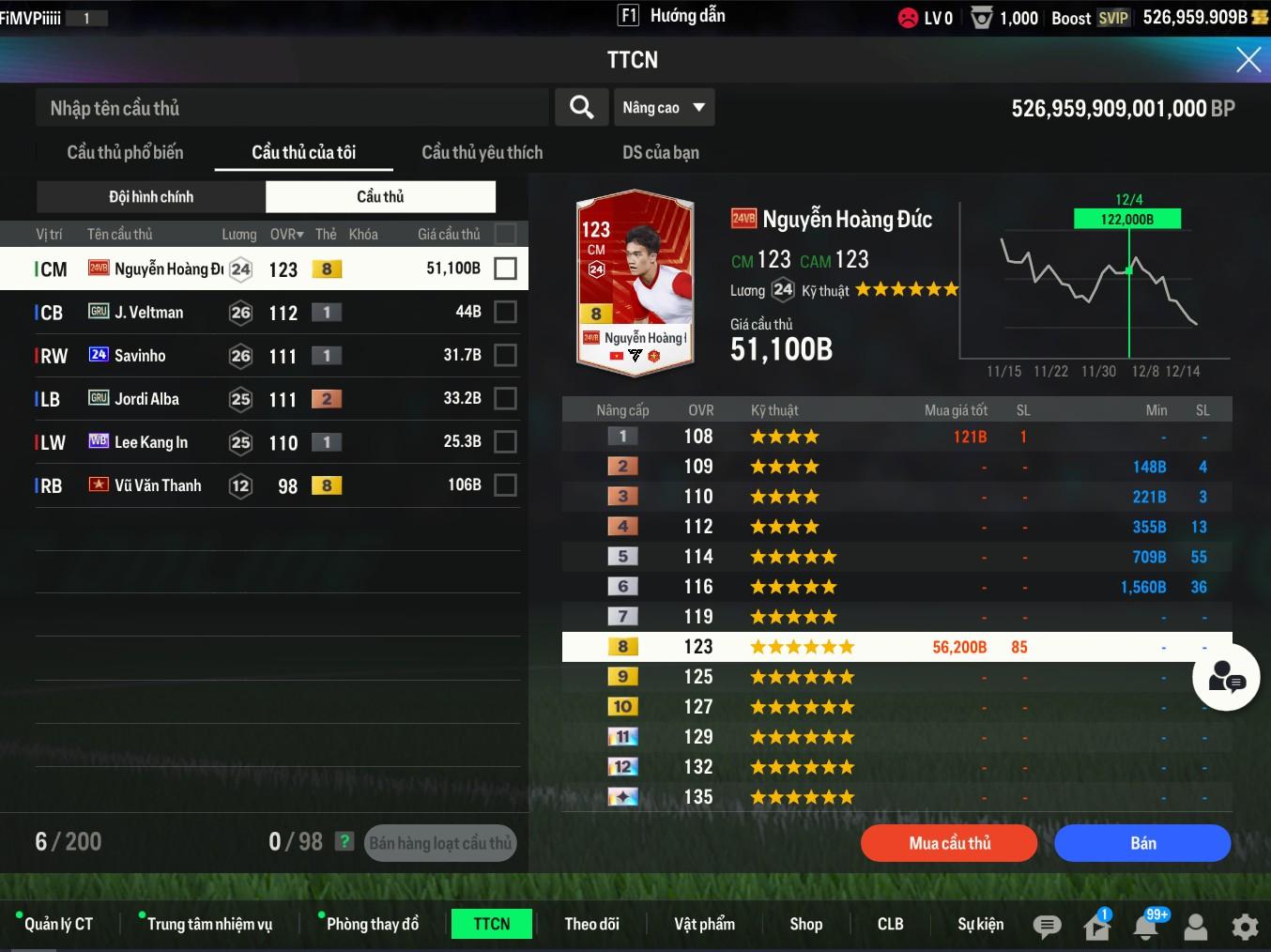The height and width of the screenshot is (952, 1271).
Task: Open Phòng thay đồ from bottom bar
Action: click(x=372, y=924)
